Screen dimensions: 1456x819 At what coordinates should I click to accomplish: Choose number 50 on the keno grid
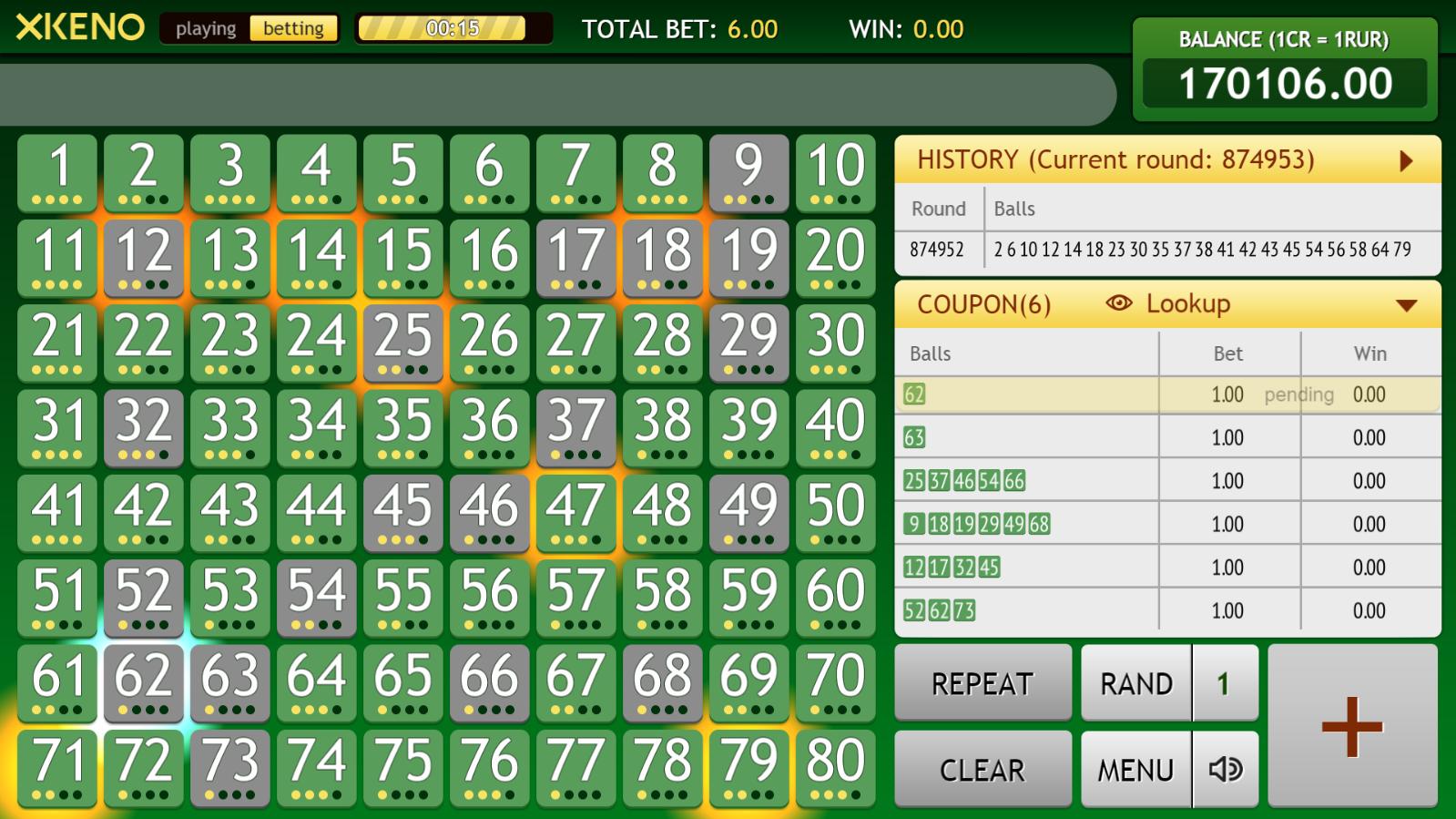coord(835,512)
